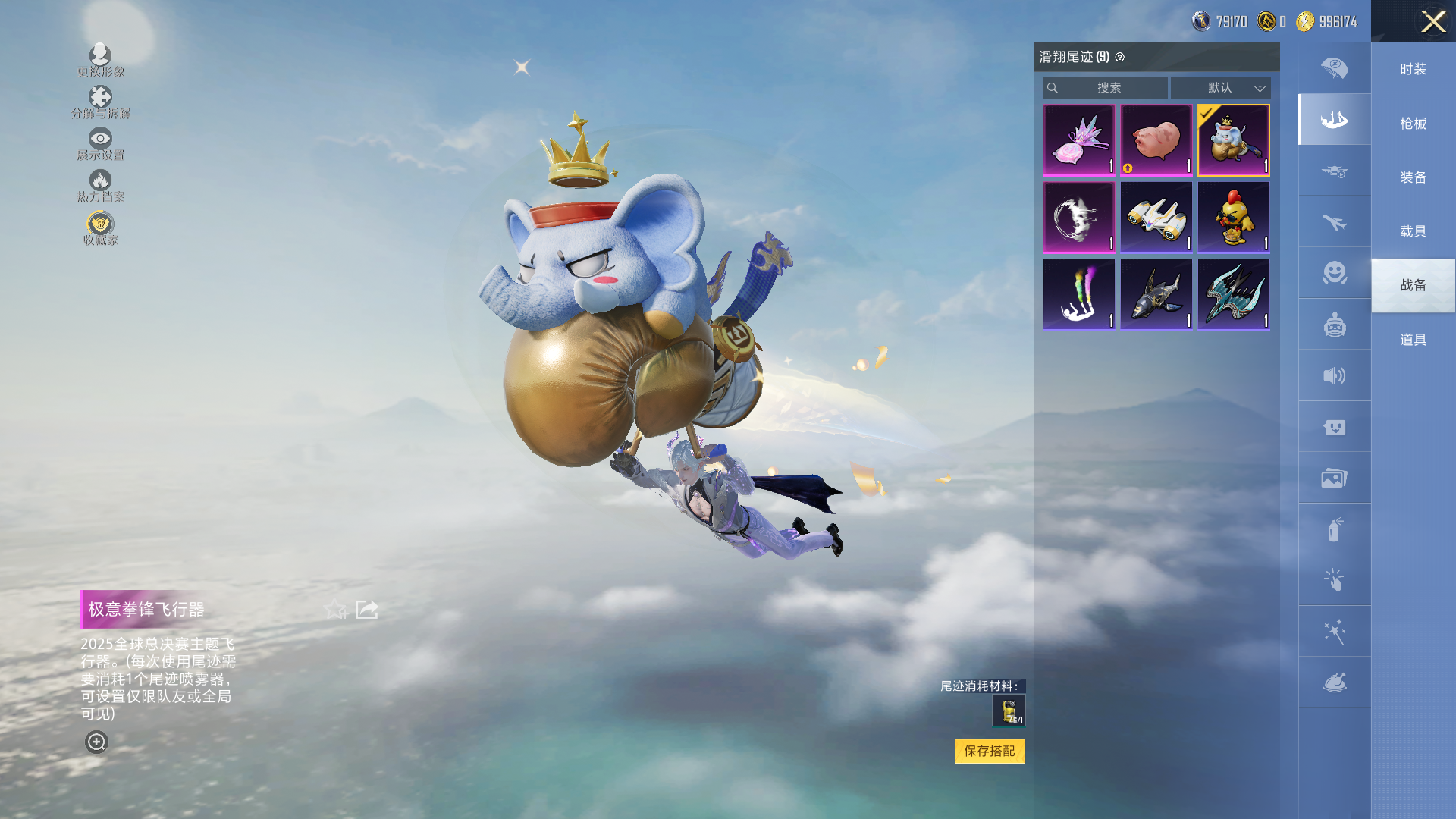Save the loadout with 保存搭配
The height and width of the screenshot is (819, 1456).
989,751
